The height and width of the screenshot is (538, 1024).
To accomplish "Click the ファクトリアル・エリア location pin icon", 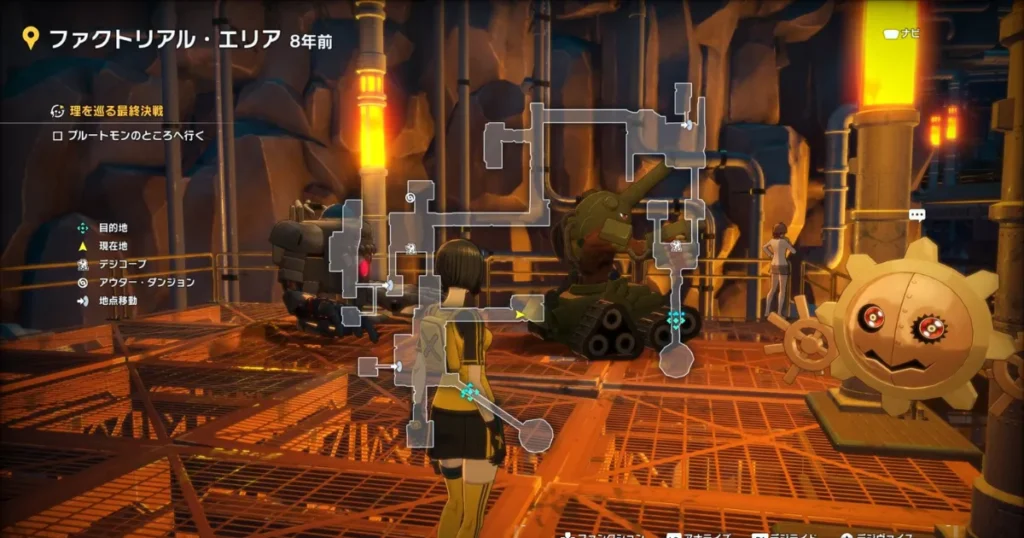I will (x=31, y=39).
